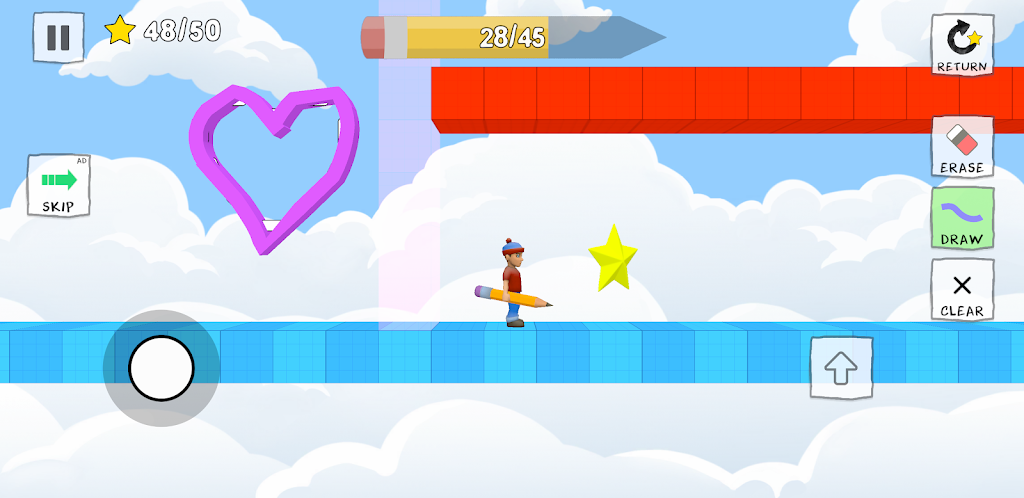This screenshot has width=1024, height=498.
Task: Click the virtual joystick knob
Action: tap(162, 368)
